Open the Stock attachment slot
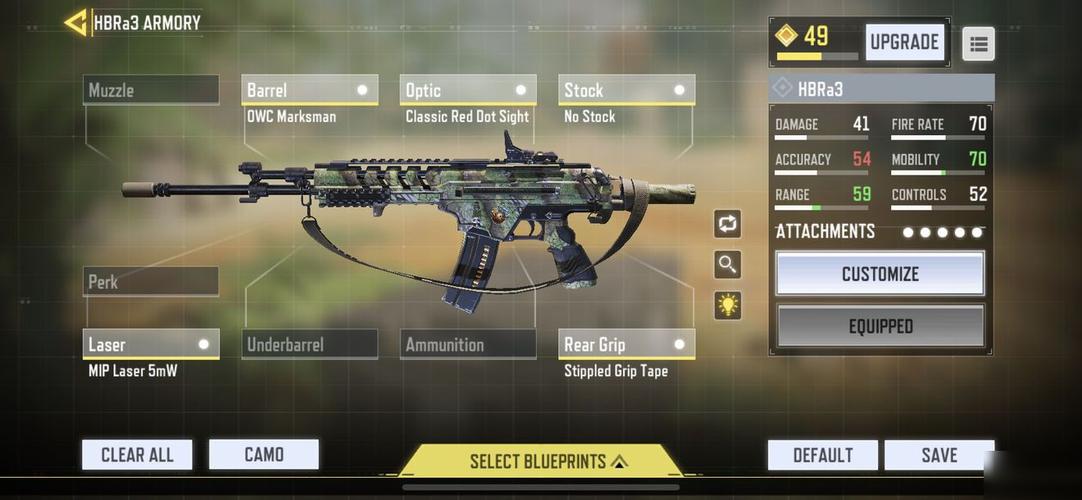 626,90
